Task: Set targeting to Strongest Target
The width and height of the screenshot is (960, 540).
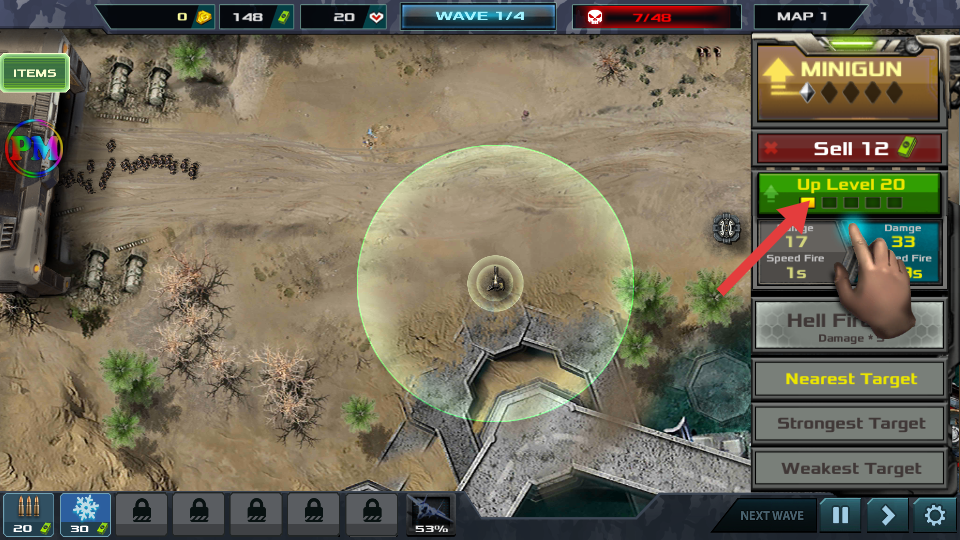Action: click(850, 423)
